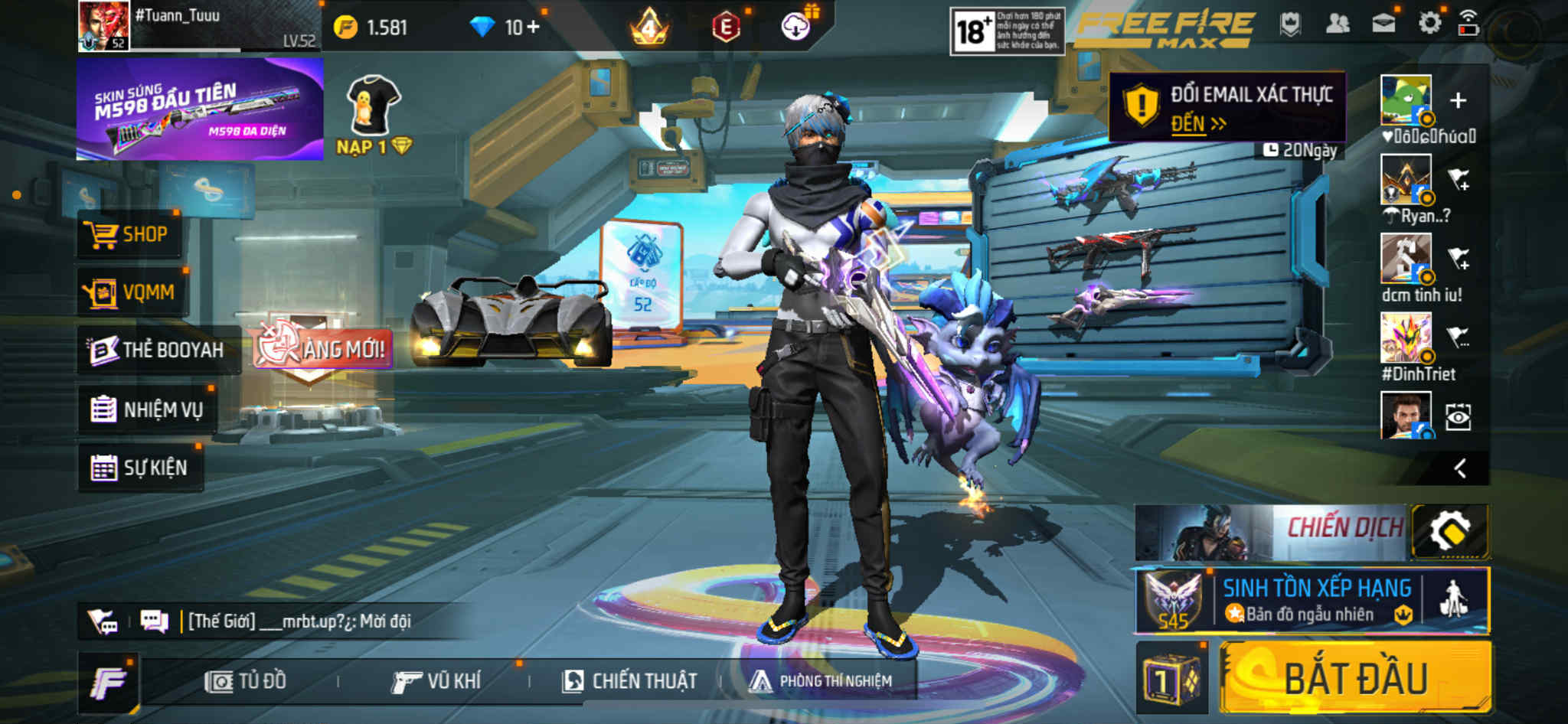Open the world chat message bar

[299, 621]
